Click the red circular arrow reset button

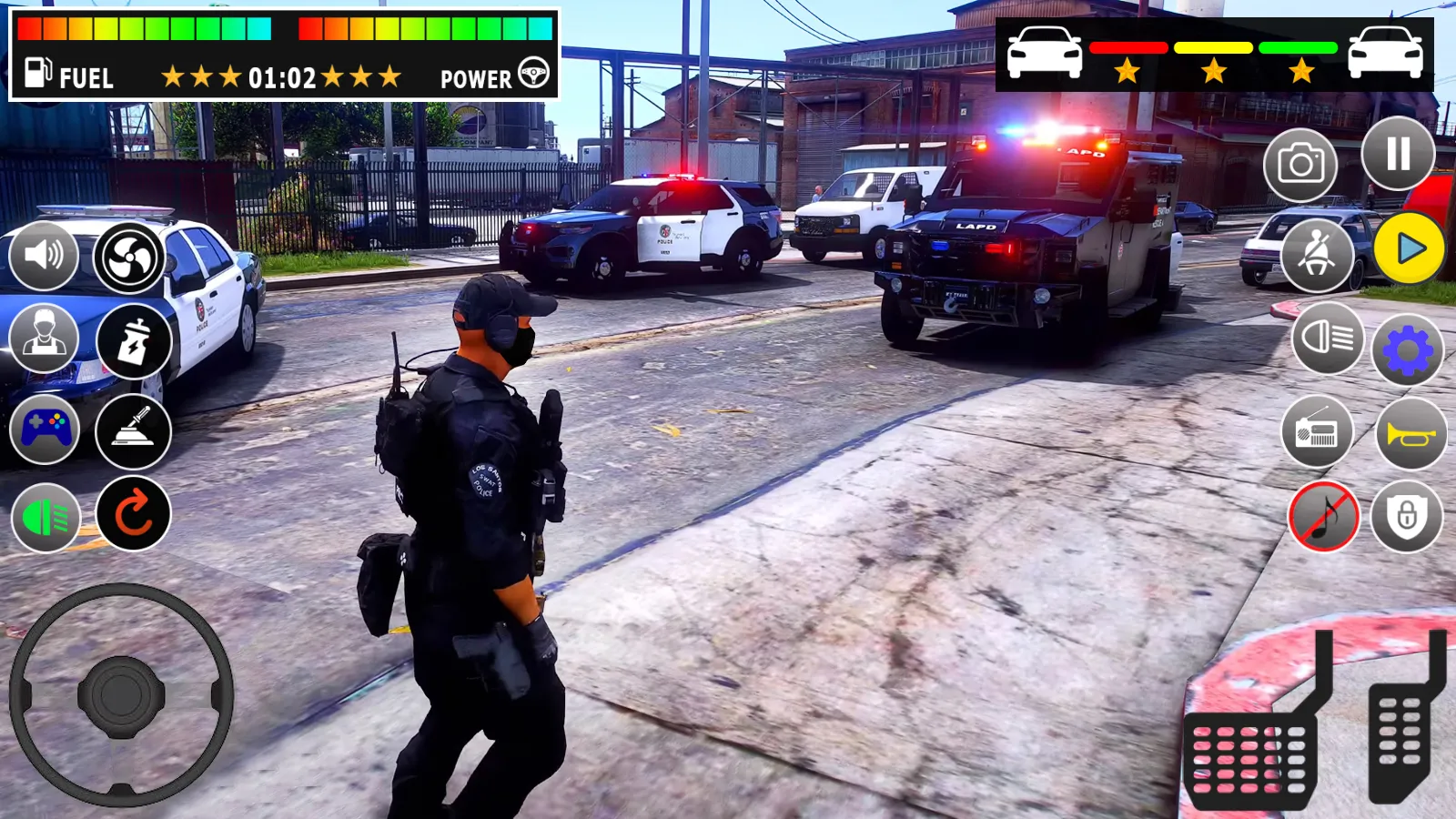pos(134,514)
